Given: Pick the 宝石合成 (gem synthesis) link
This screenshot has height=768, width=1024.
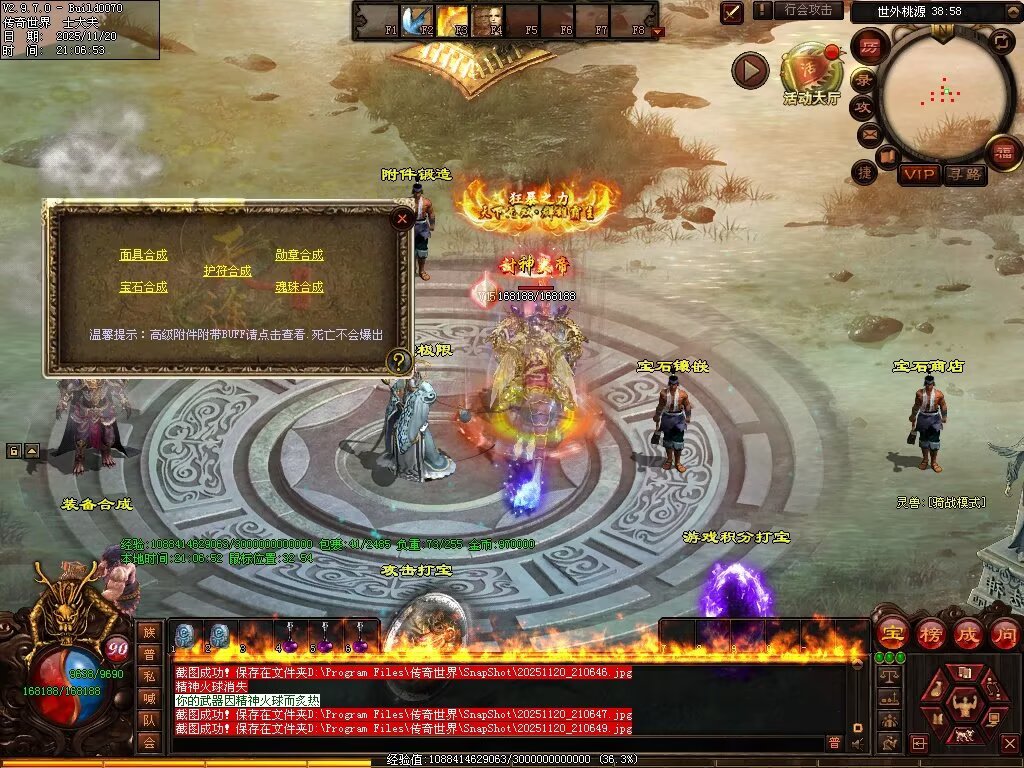Looking at the screenshot, I should click(x=144, y=287).
